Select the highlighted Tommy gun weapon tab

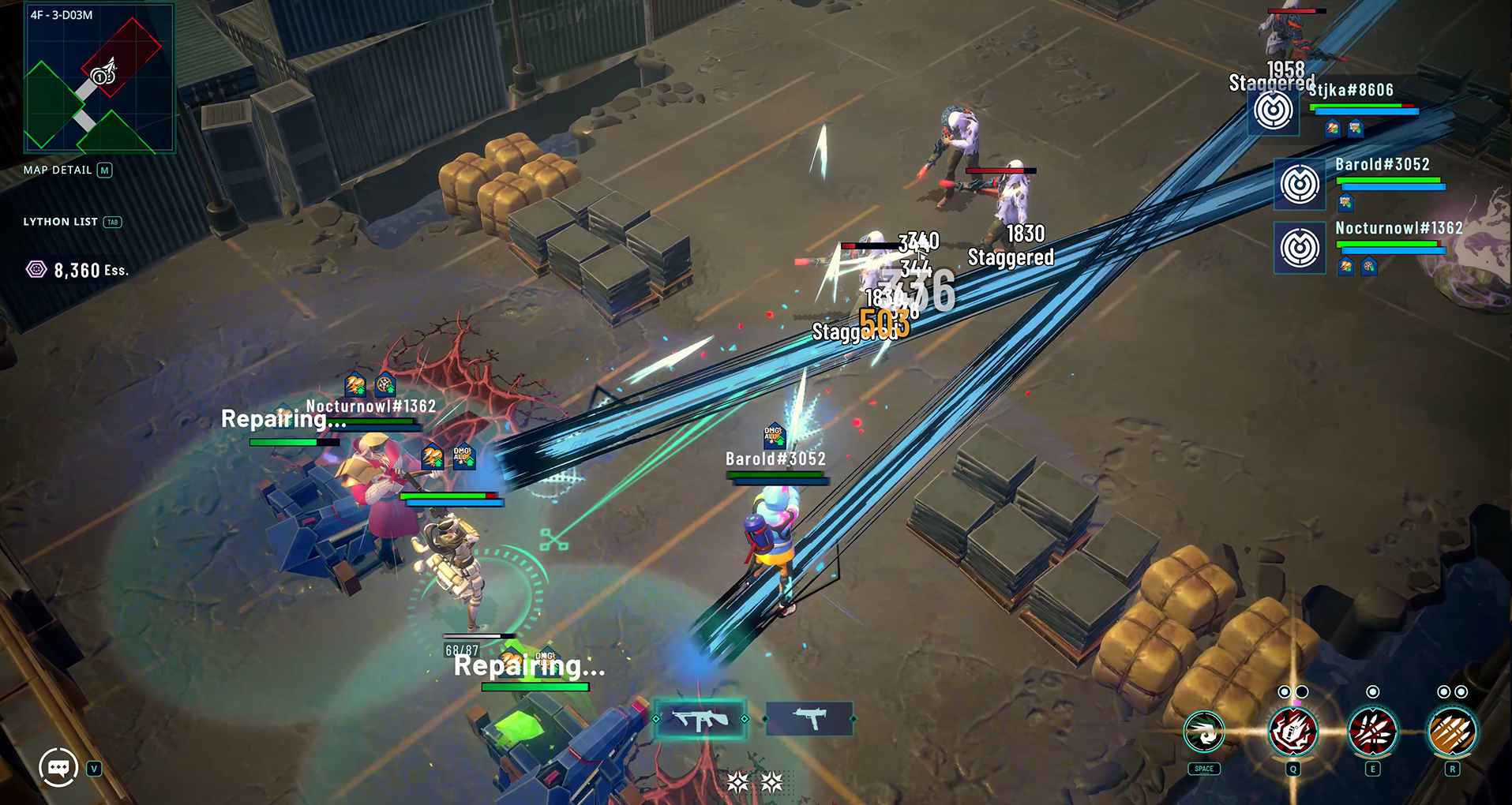point(701,719)
